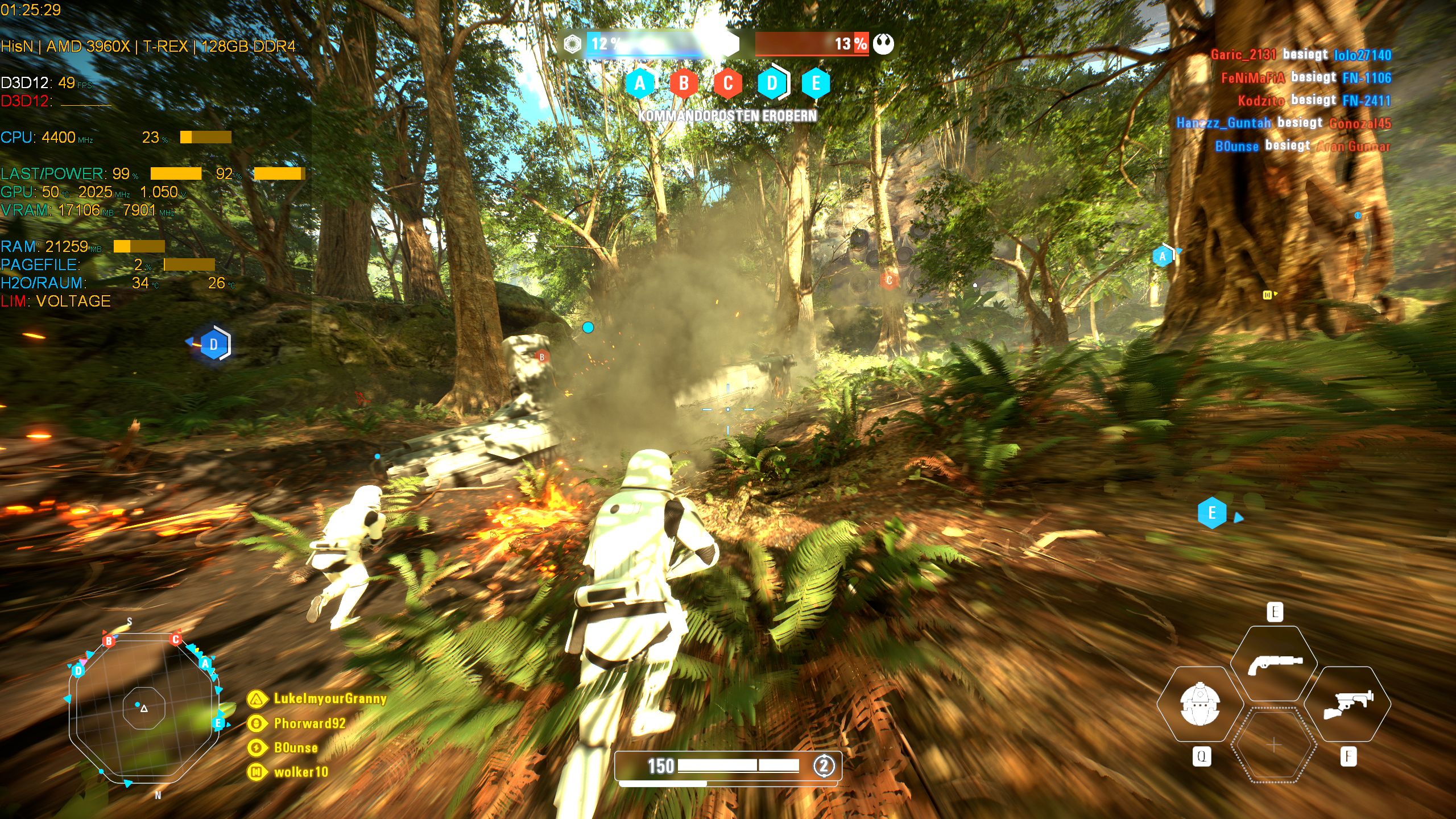Select command post marker A

[x=641, y=84]
